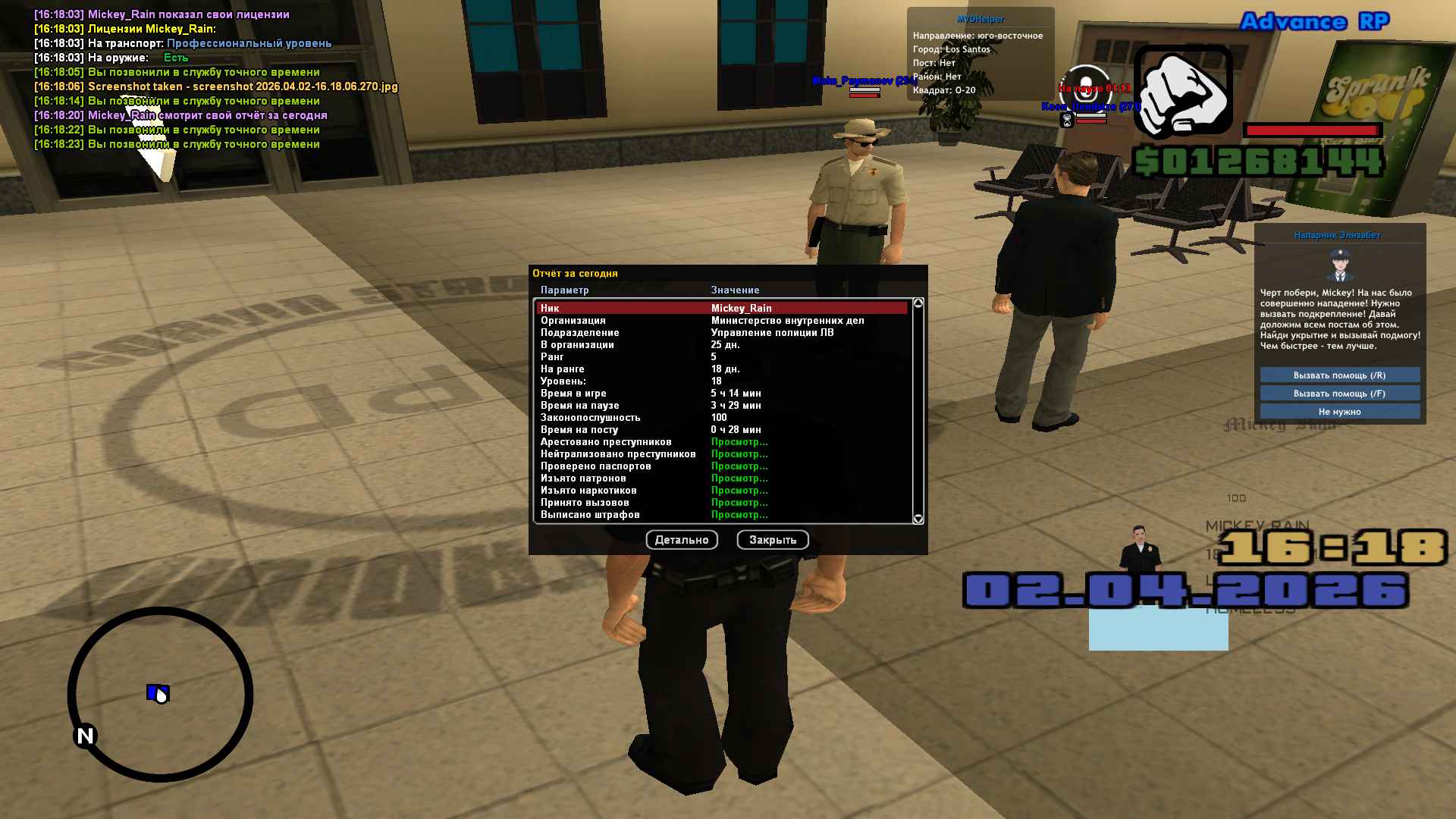Click the circular radar minimap
The height and width of the screenshot is (819, 1456).
pyautogui.click(x=160, y=694)
